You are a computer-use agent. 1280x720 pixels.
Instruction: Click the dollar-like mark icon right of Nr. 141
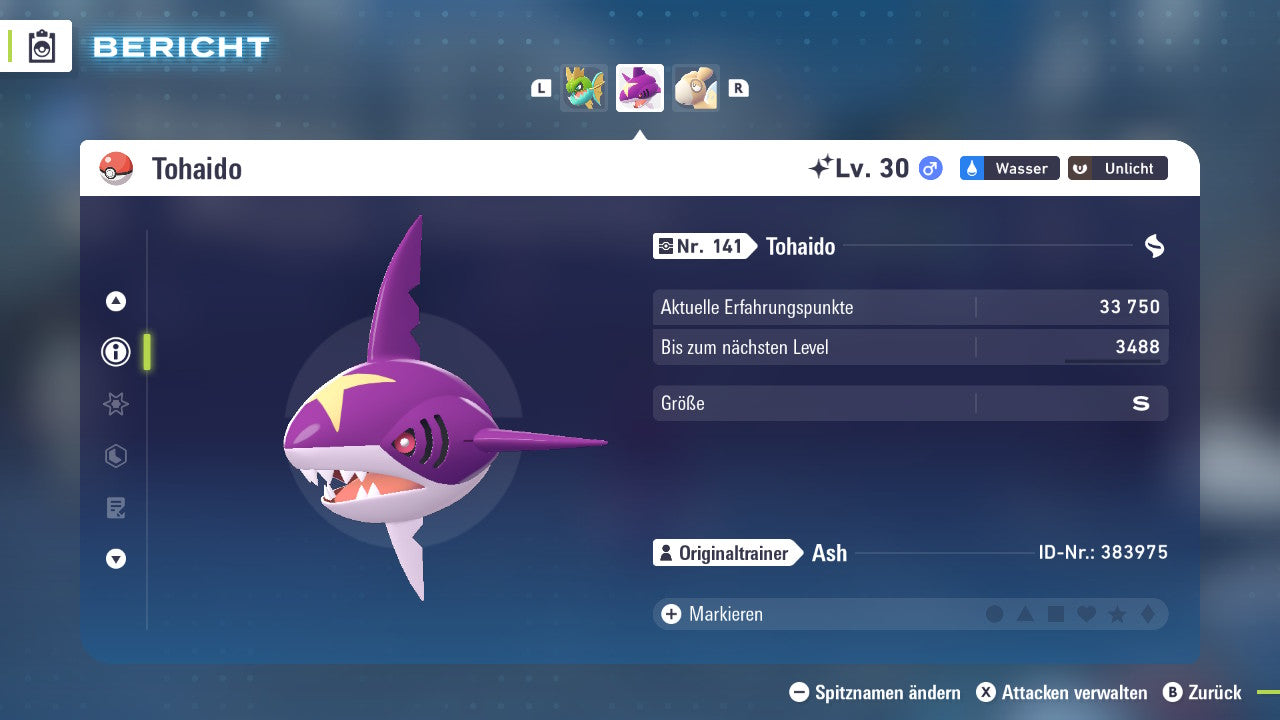(1155, 246)
